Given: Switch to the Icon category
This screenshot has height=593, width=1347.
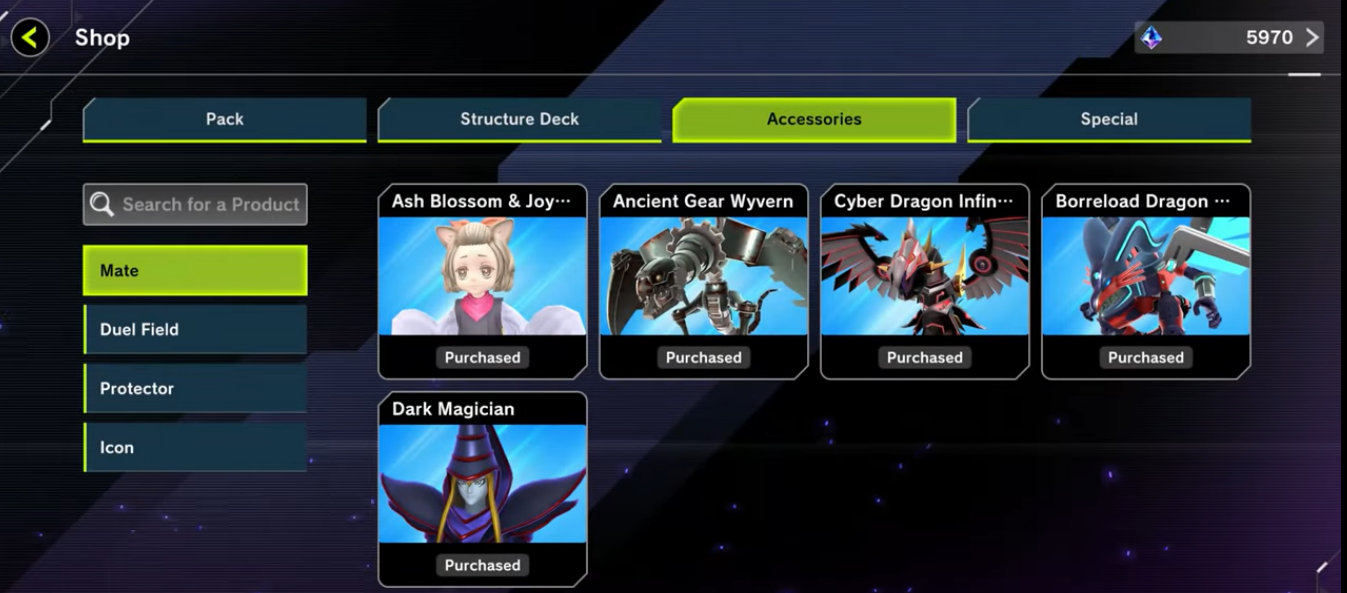Looking at the screenshot, I should coord(195,447).
